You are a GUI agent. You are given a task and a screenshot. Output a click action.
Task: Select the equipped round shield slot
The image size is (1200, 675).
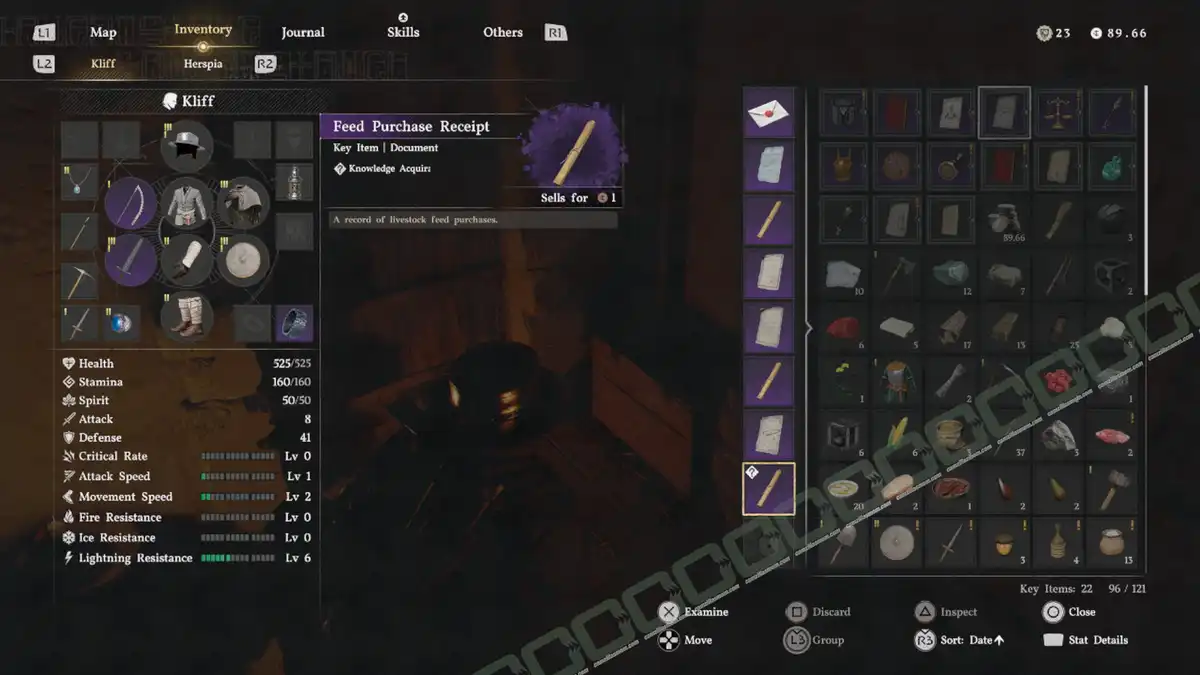[243, 260]
